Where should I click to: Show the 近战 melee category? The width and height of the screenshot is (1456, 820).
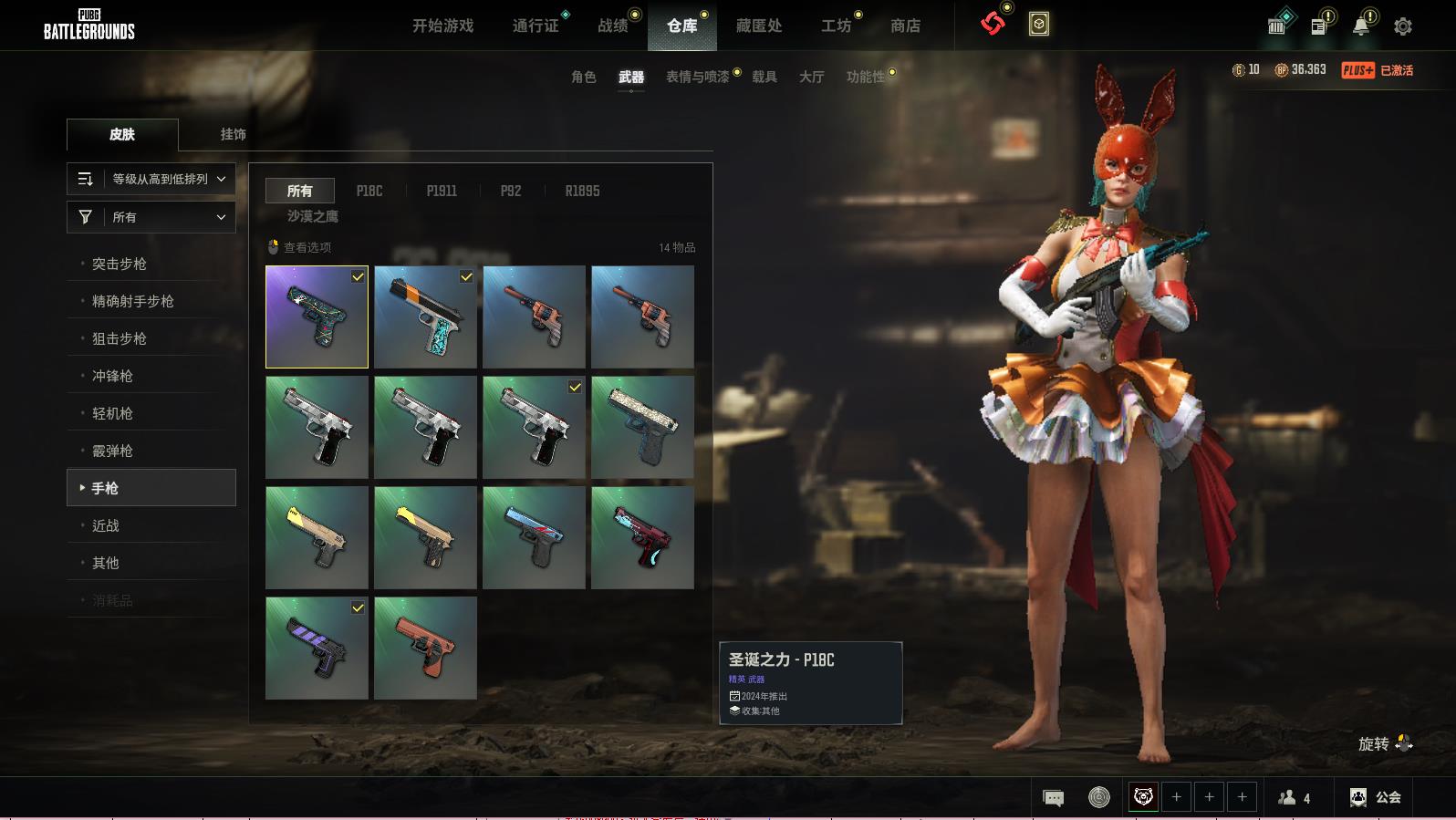point(106,525)
